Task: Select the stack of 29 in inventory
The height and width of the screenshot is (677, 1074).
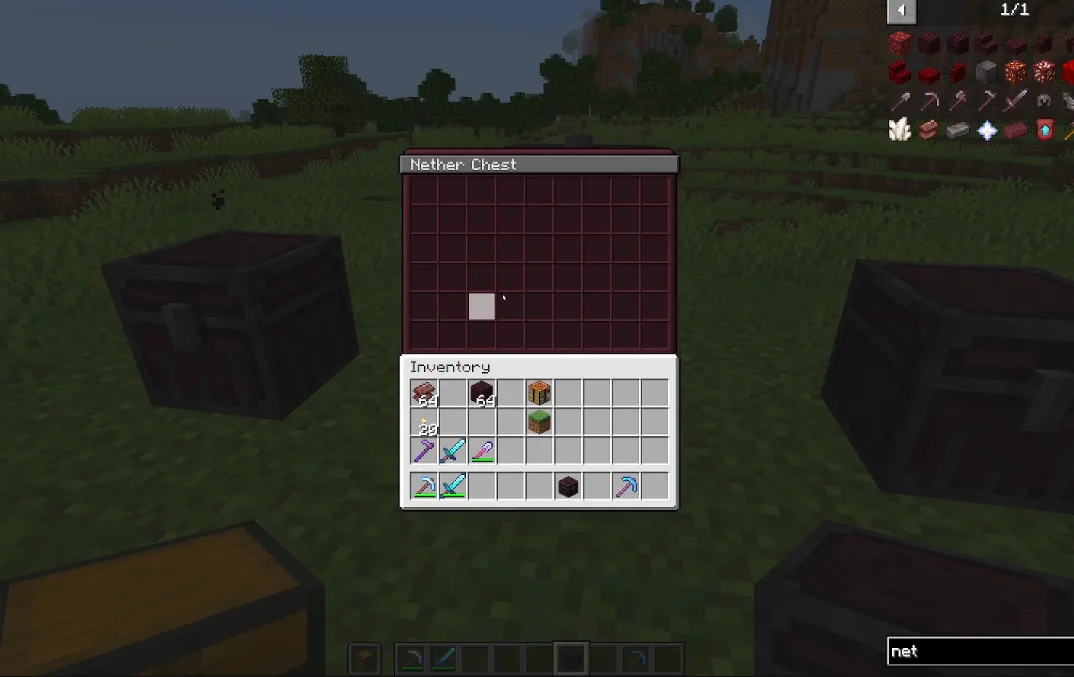Action: pos(424,422)
